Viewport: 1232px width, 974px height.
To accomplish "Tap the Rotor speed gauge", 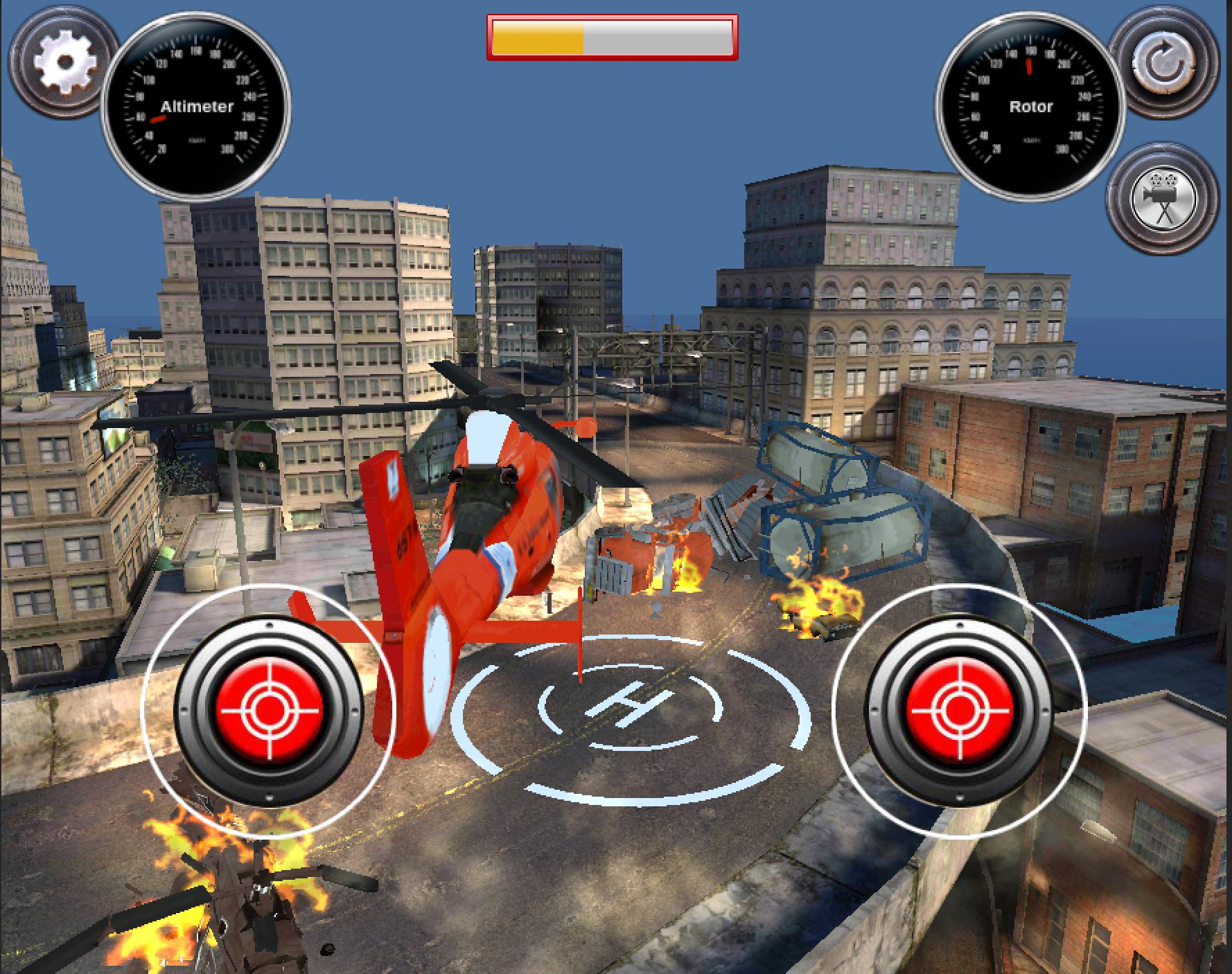I will click(1030, 107).
